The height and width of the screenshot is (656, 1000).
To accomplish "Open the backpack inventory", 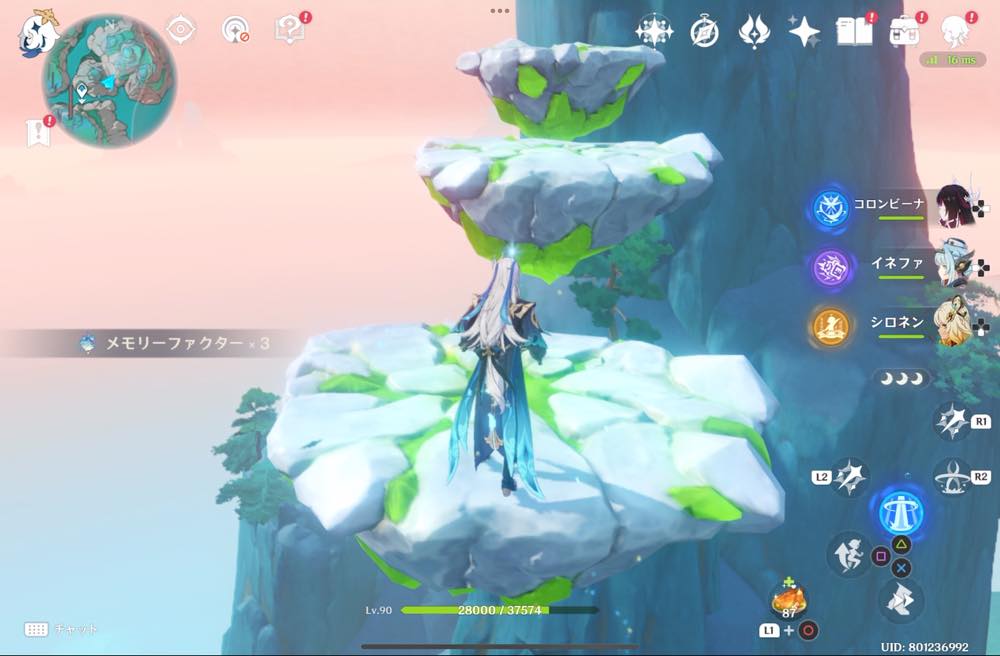I will [x=905, y=32].
